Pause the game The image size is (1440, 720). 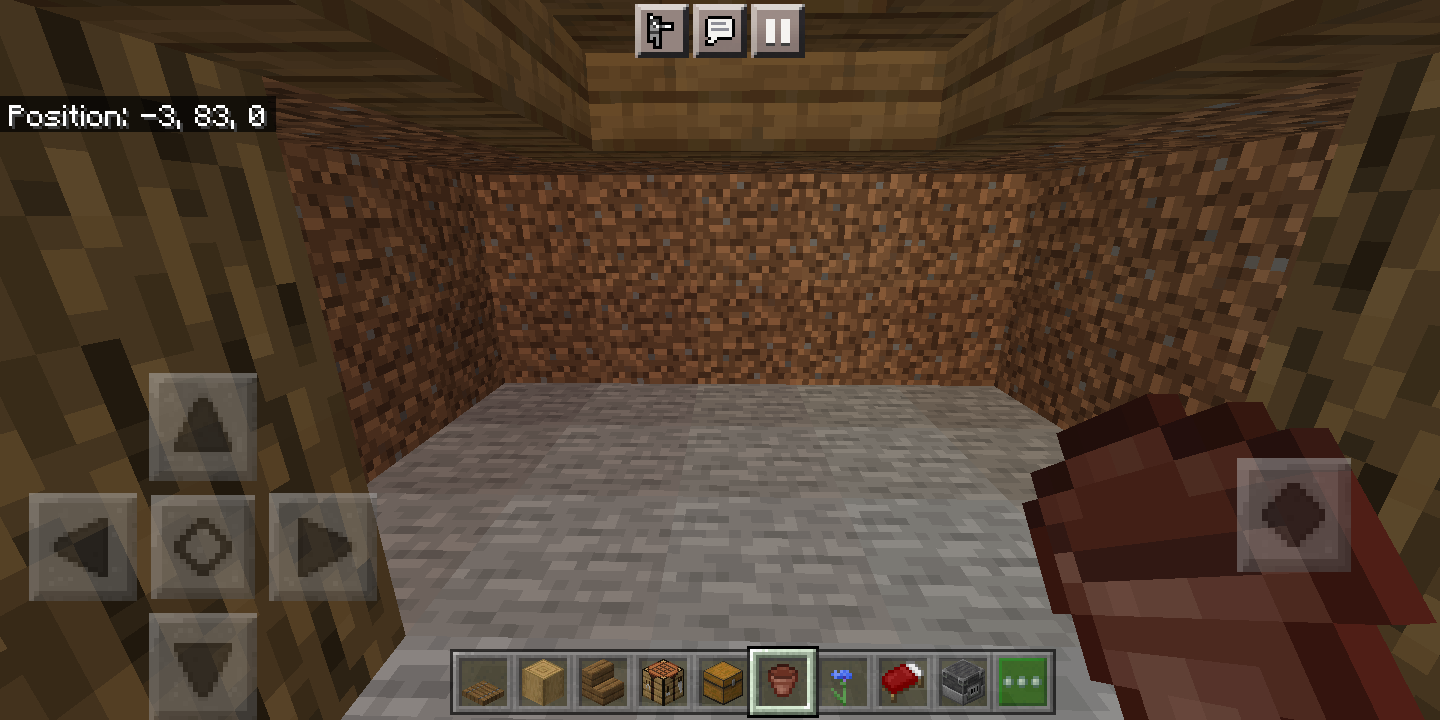pos(776,31)
